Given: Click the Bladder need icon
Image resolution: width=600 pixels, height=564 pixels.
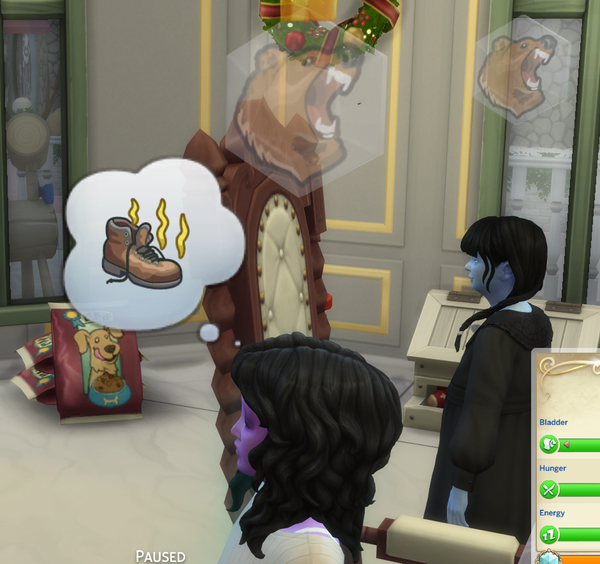Looking at the screenshot, I should pyautogui.click(x=548, y=445).
